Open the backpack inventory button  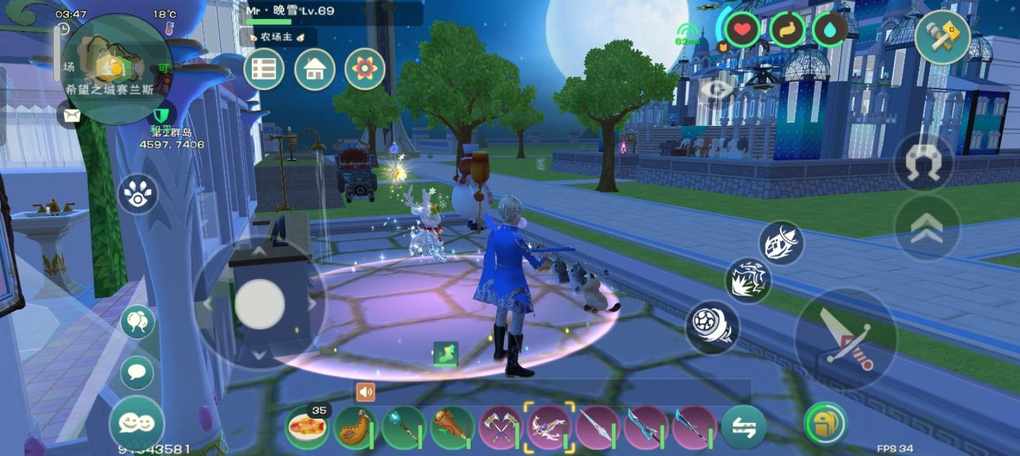(825, 423)
